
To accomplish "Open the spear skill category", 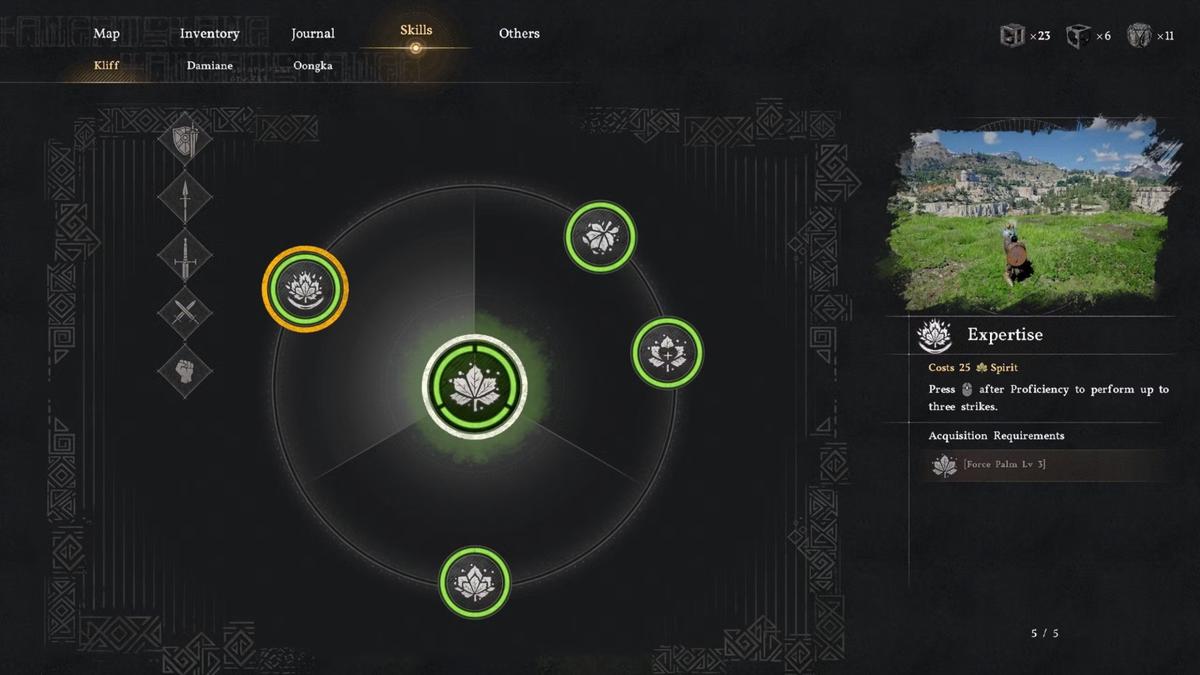I will coord(185,198).
